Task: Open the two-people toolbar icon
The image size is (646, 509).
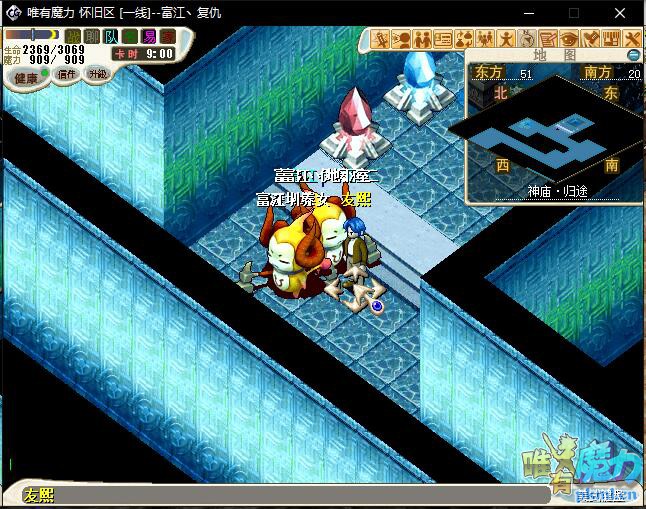Action: click(422, 39)
